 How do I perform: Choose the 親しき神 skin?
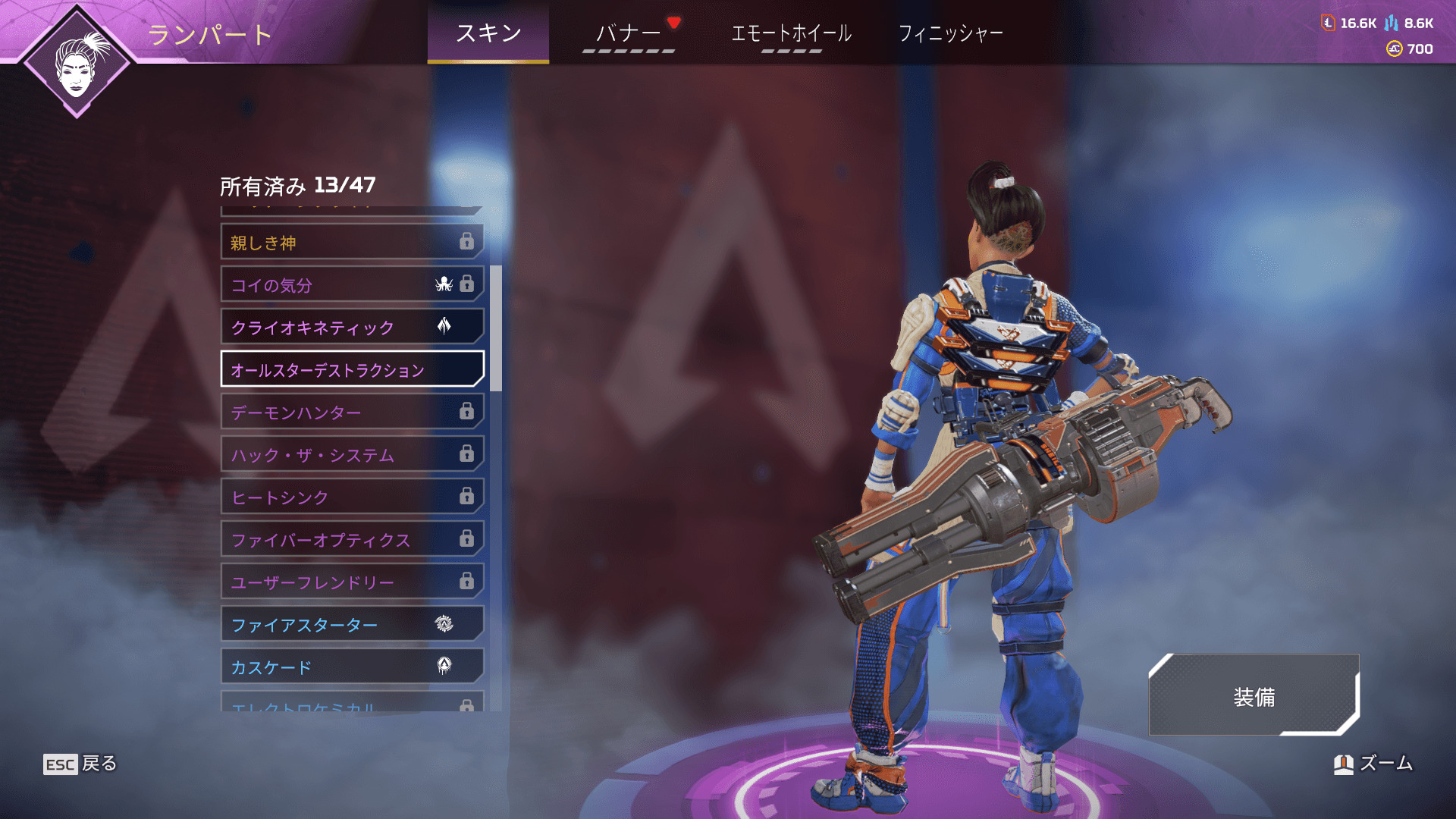point(352,243)
